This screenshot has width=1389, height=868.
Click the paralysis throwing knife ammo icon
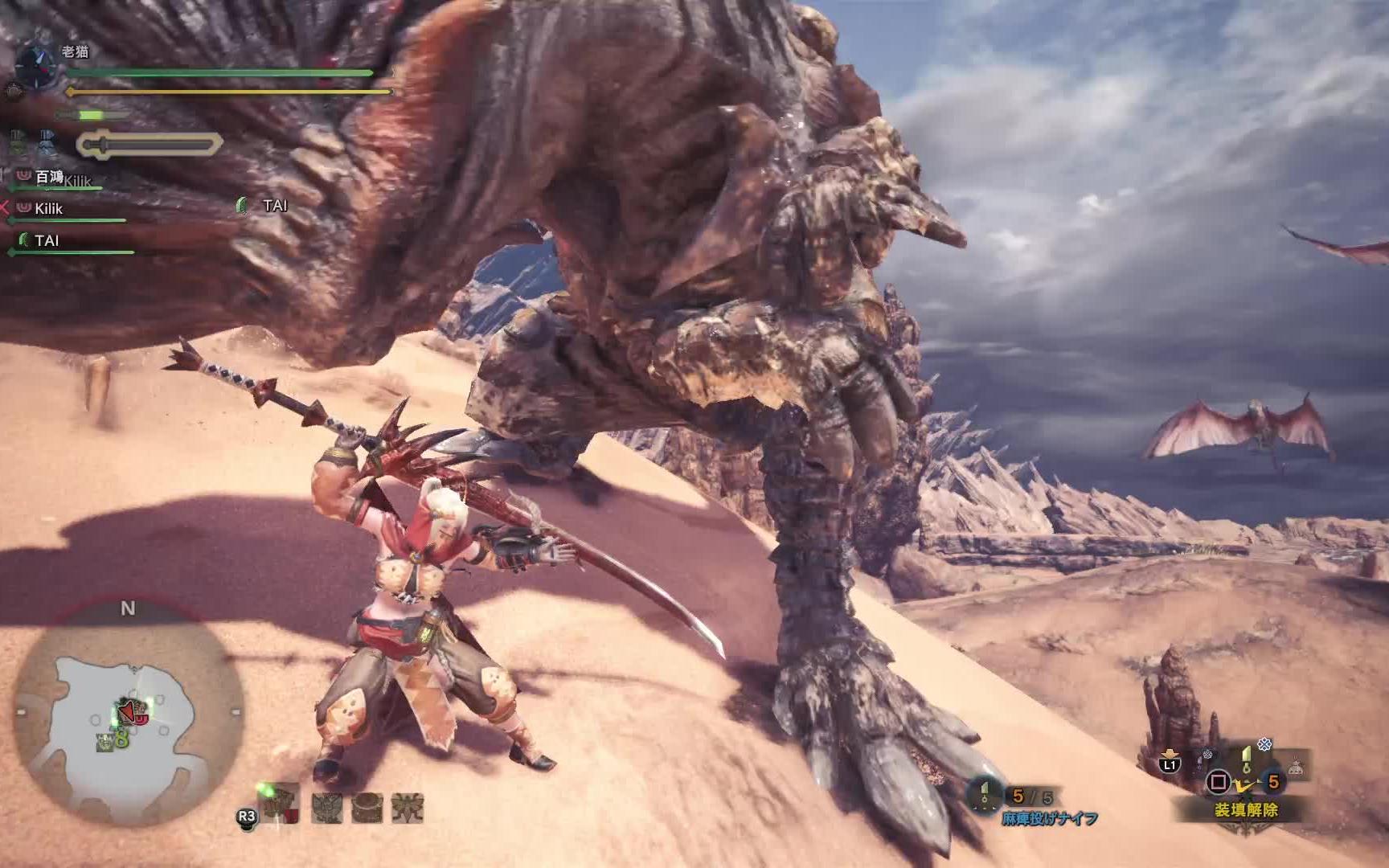click(985, 796)
